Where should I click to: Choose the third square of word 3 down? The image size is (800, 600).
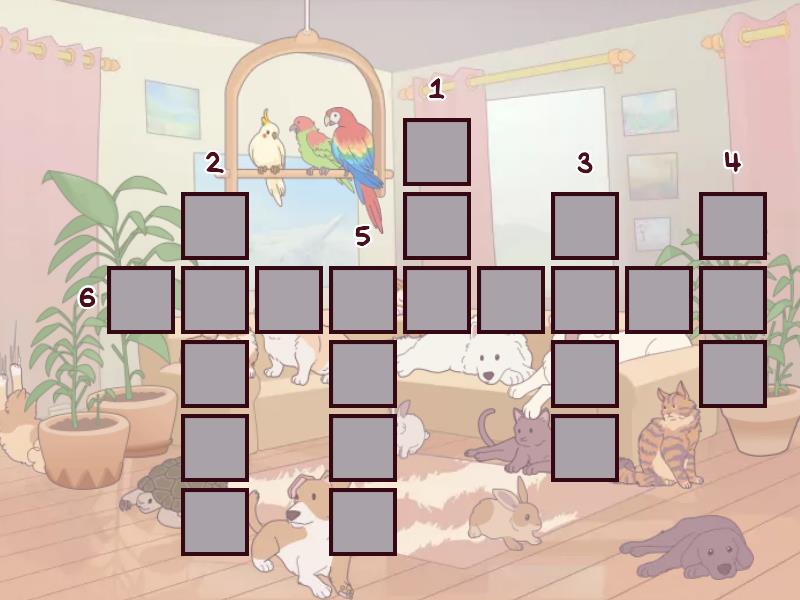click(585, 374)
